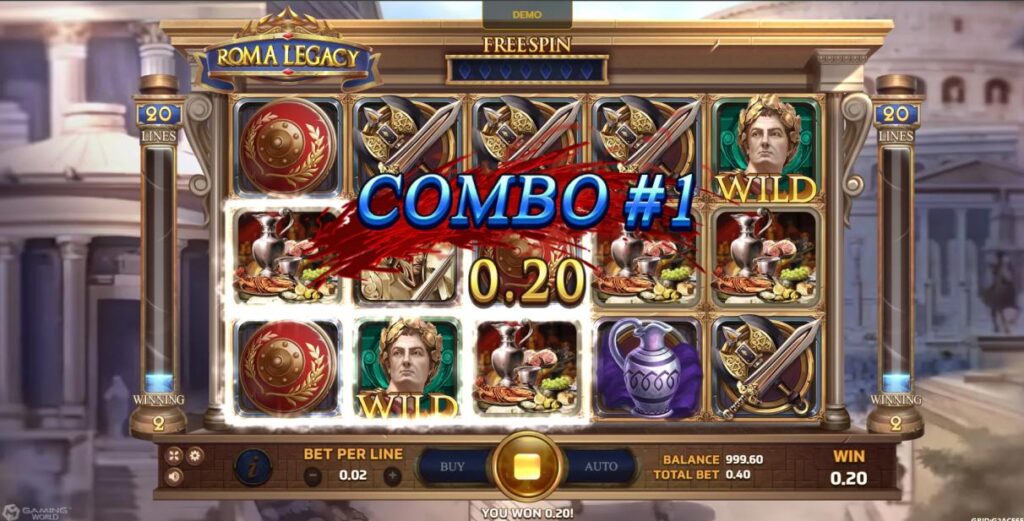This screenshot has height=521, width=1024.
Task: Increase bet per line with plus
Action: tap(392, 476)
